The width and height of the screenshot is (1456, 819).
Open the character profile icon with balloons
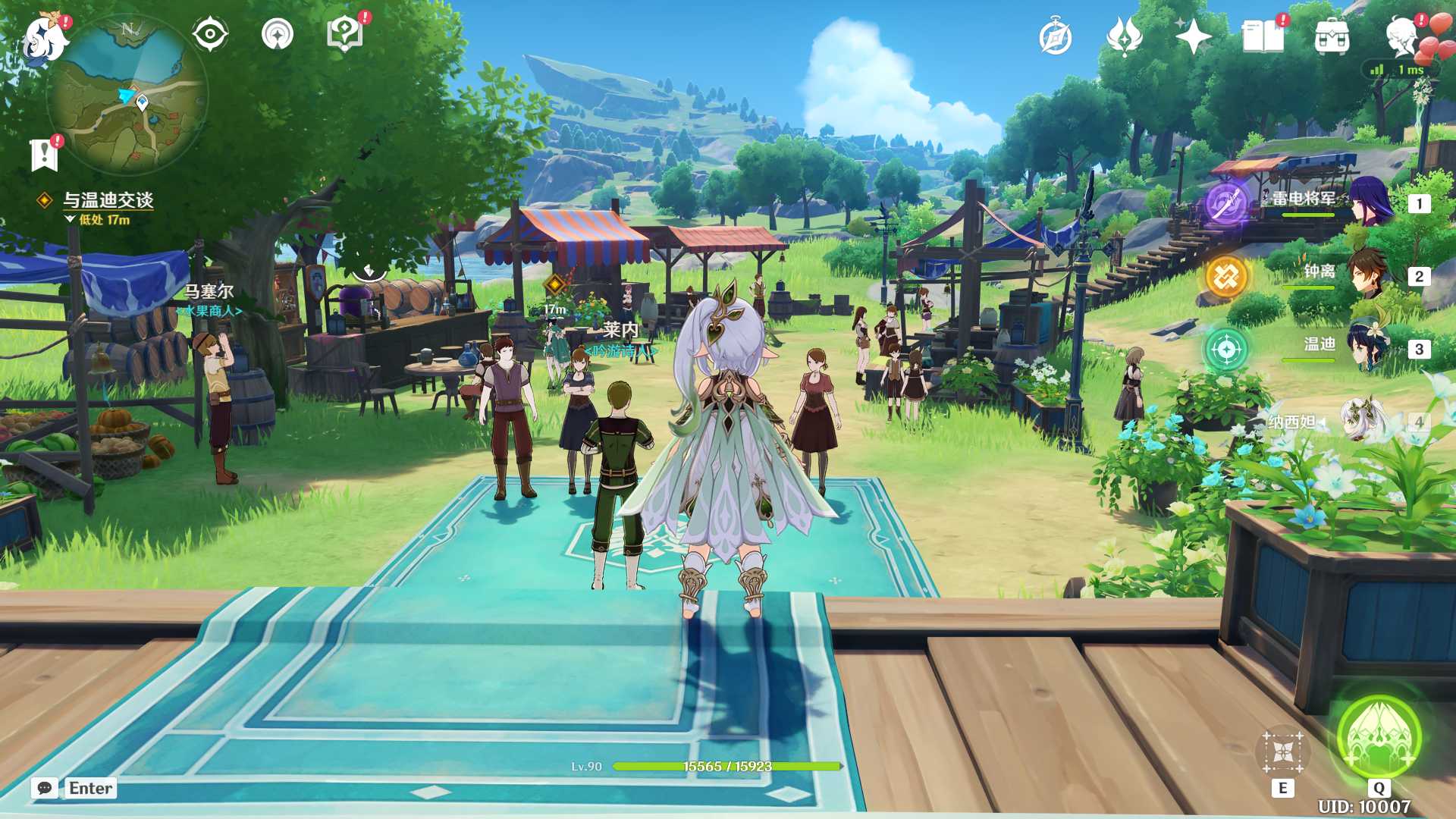pyautogui.click(x=1404, y=36)
